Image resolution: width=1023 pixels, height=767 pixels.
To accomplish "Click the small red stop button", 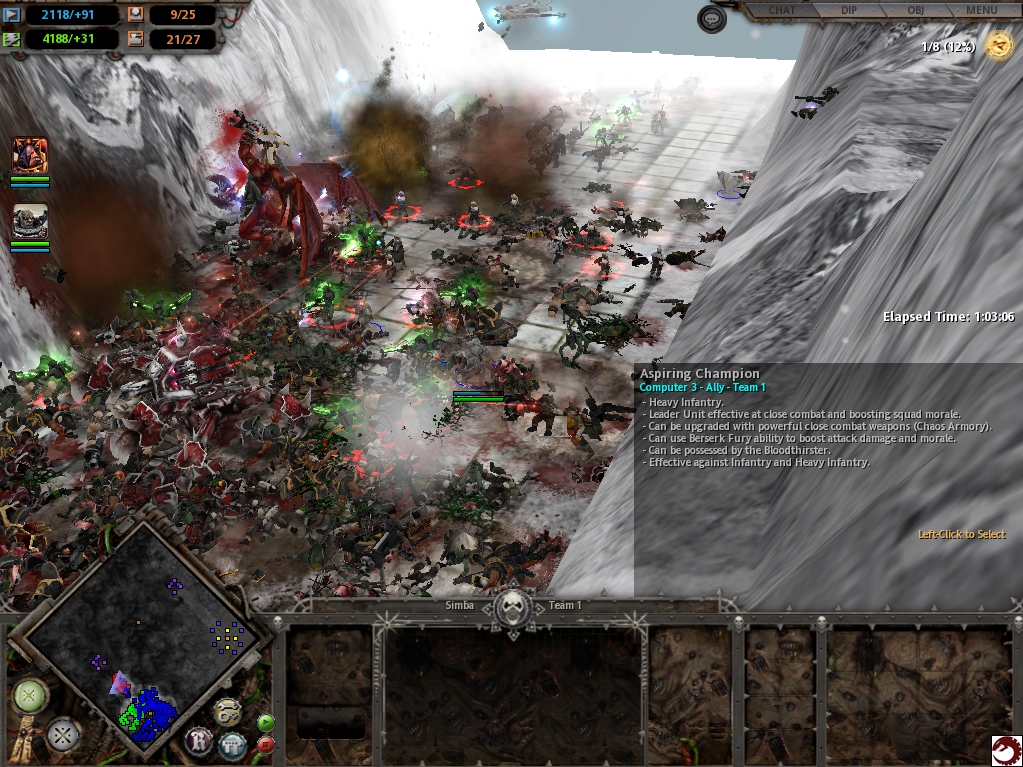I will [266, 744].
